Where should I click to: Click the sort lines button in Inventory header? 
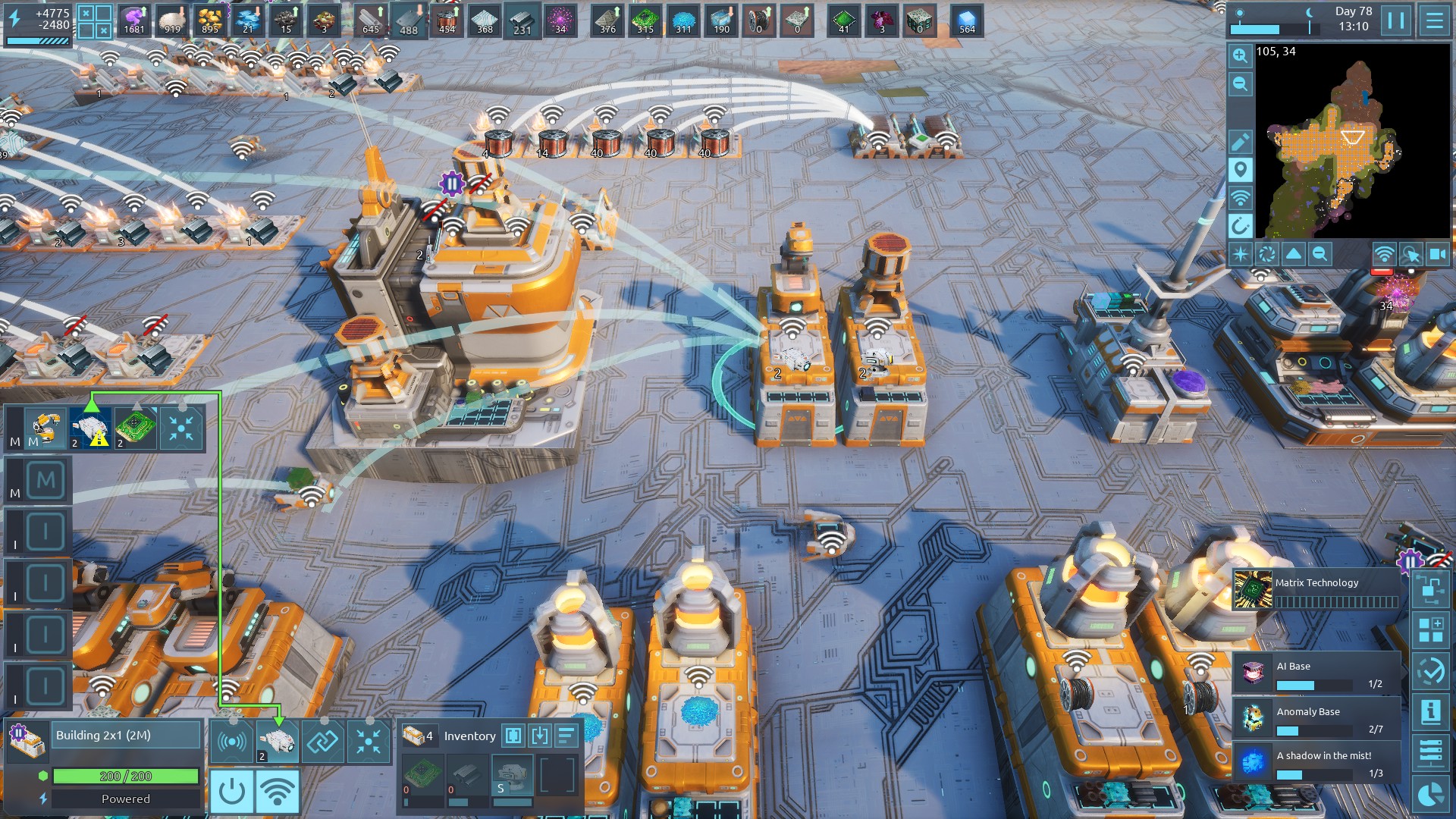pos(566,736)
